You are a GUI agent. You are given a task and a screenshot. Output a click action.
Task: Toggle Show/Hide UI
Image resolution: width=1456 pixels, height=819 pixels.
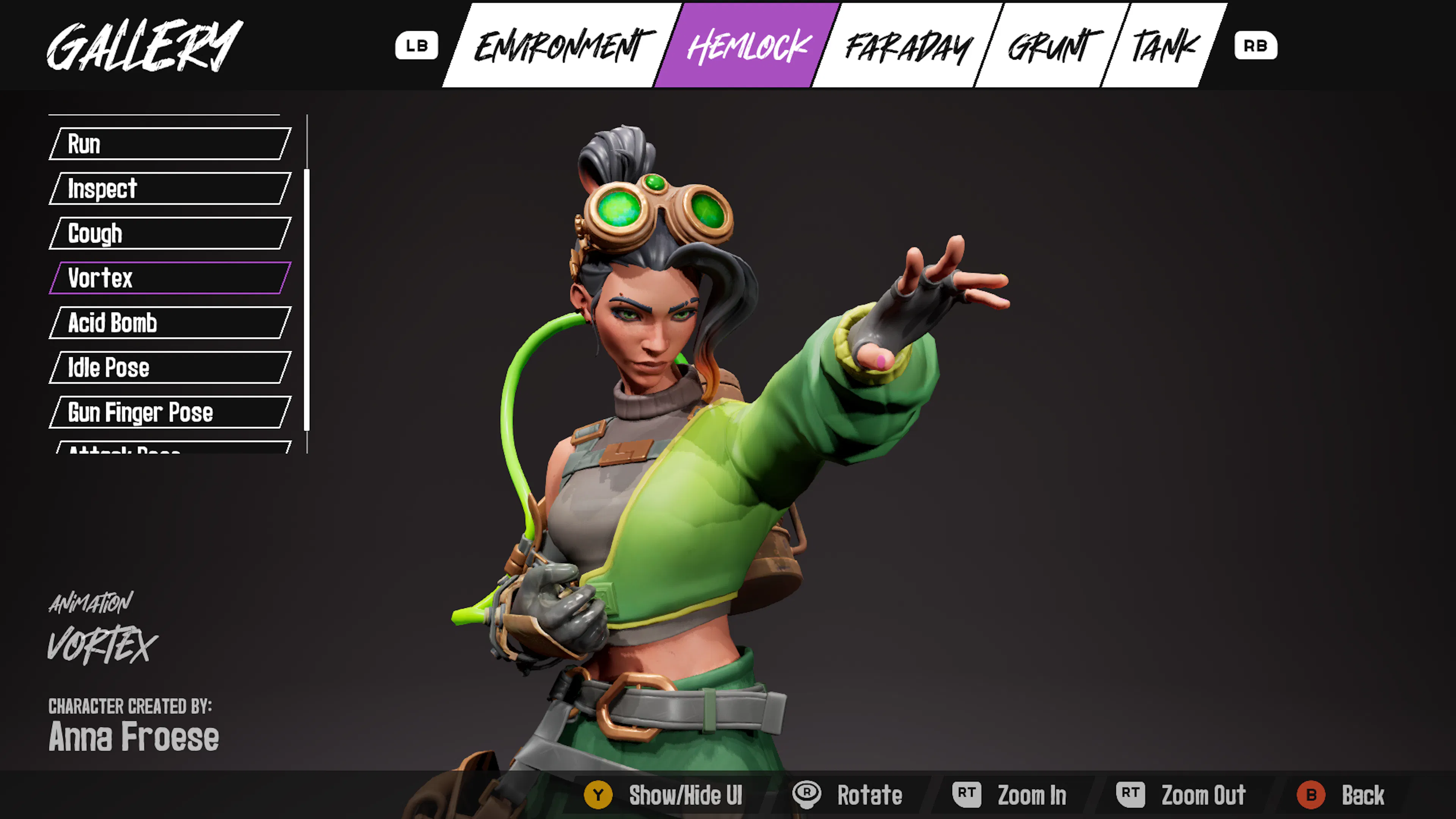coord(664,795)
